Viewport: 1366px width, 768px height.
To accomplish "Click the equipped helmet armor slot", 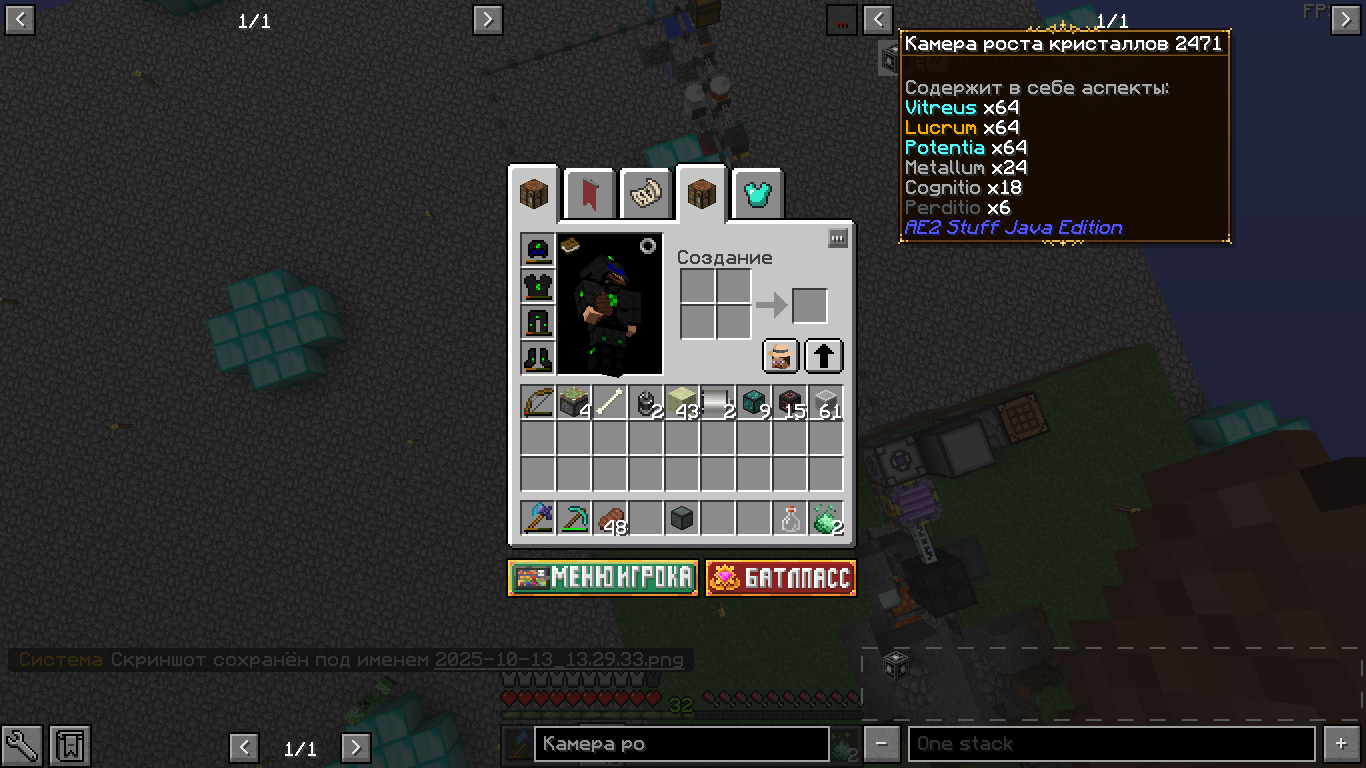I will pyautogui.click(x=538, y=250).
